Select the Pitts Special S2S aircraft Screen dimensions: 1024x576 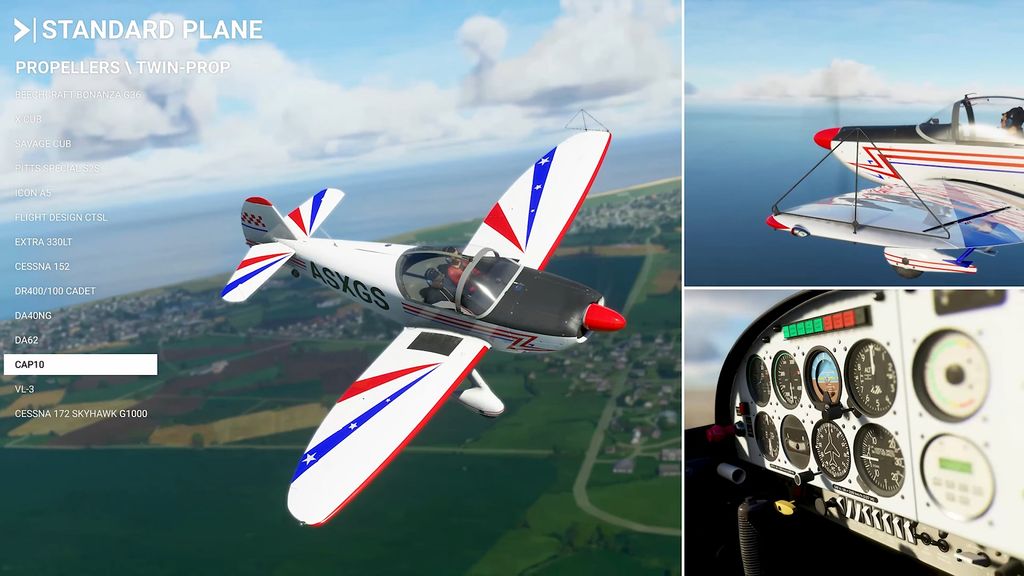point(57,168)
